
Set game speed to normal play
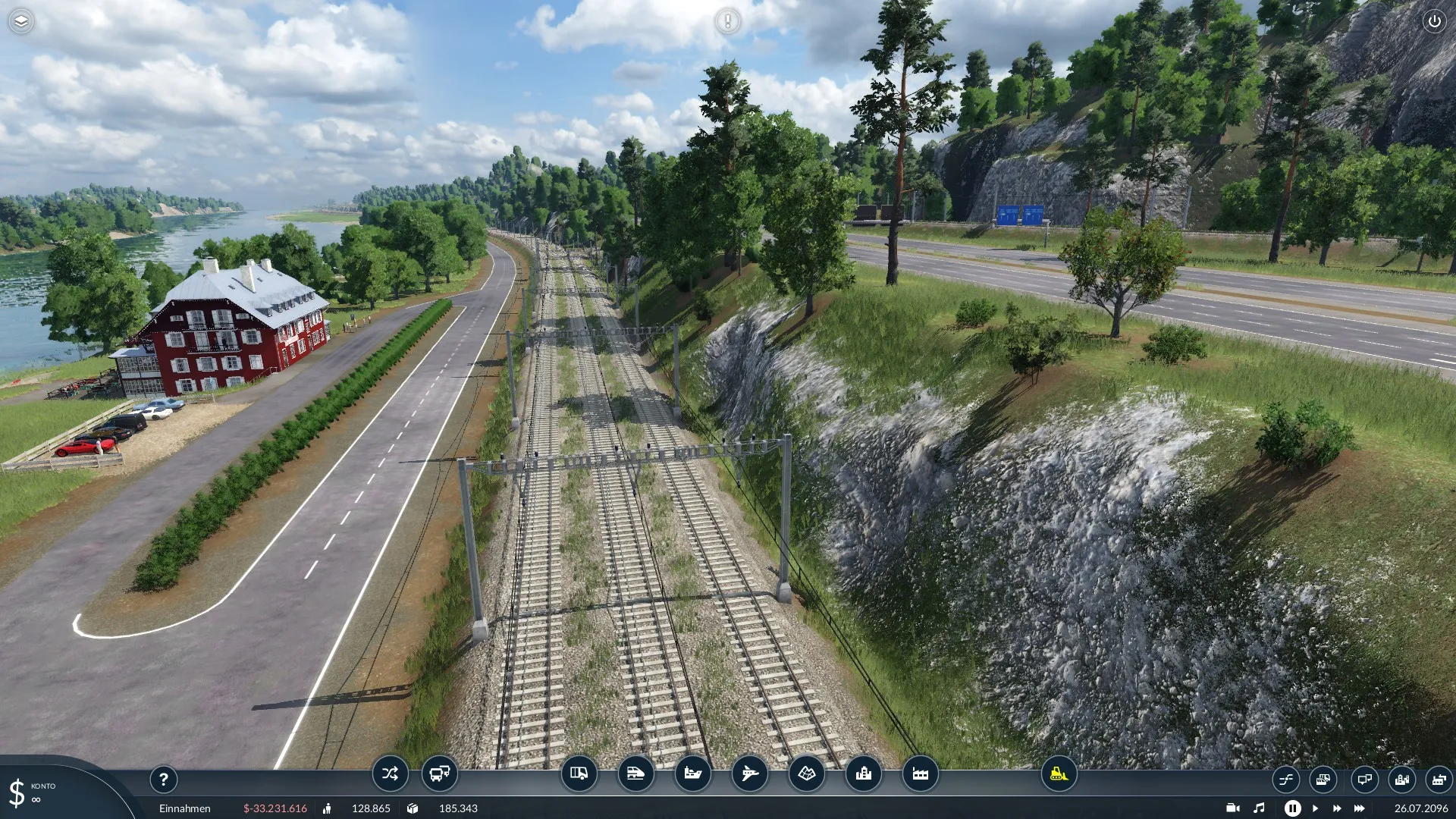point(1315,808)
